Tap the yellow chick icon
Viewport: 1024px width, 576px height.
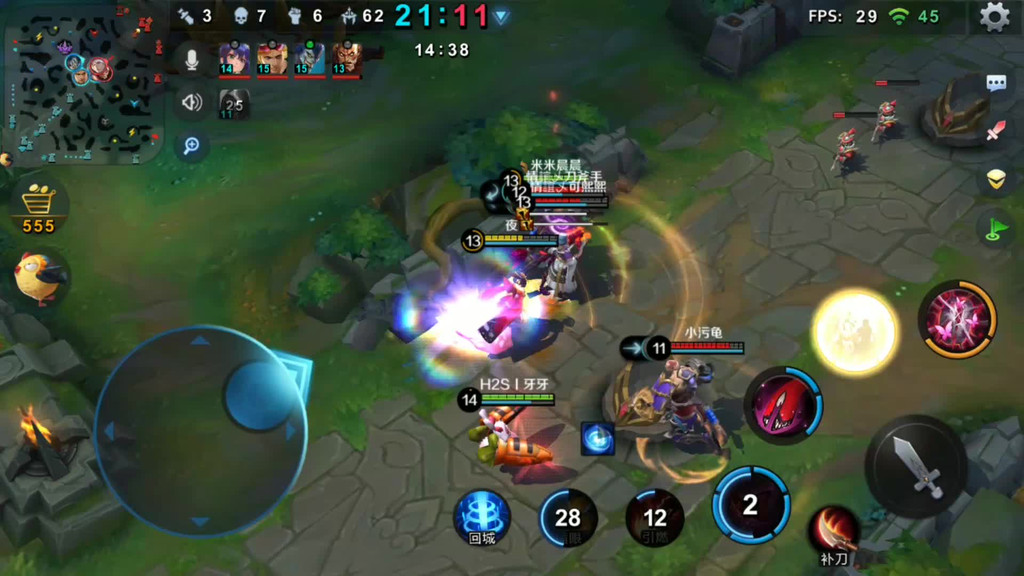[x=40, y=277]
